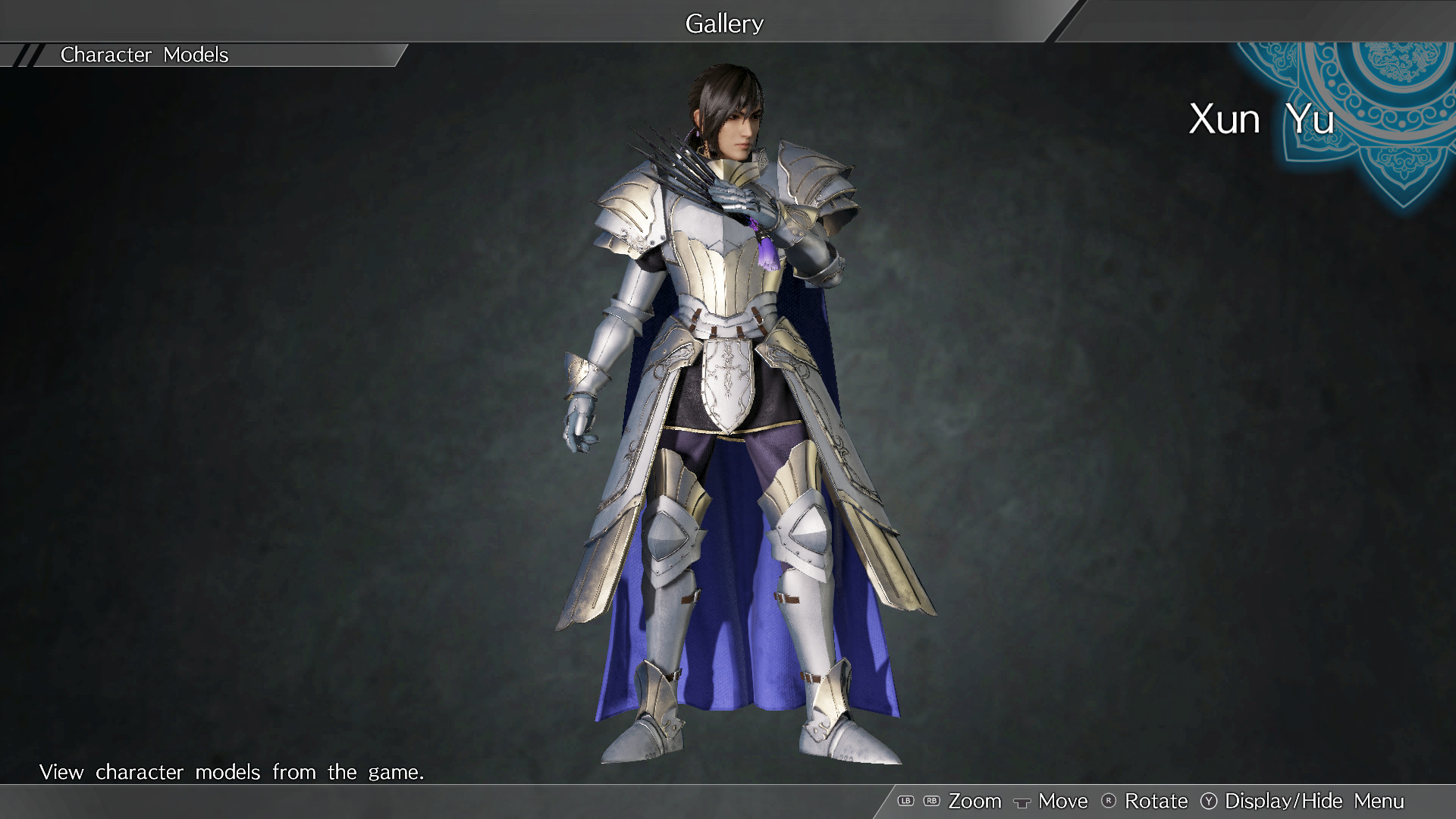The width and height of the screenshot is (1456, 819).
Task: Switch to the Gallery header tab
Action: (x=724, y=23)
